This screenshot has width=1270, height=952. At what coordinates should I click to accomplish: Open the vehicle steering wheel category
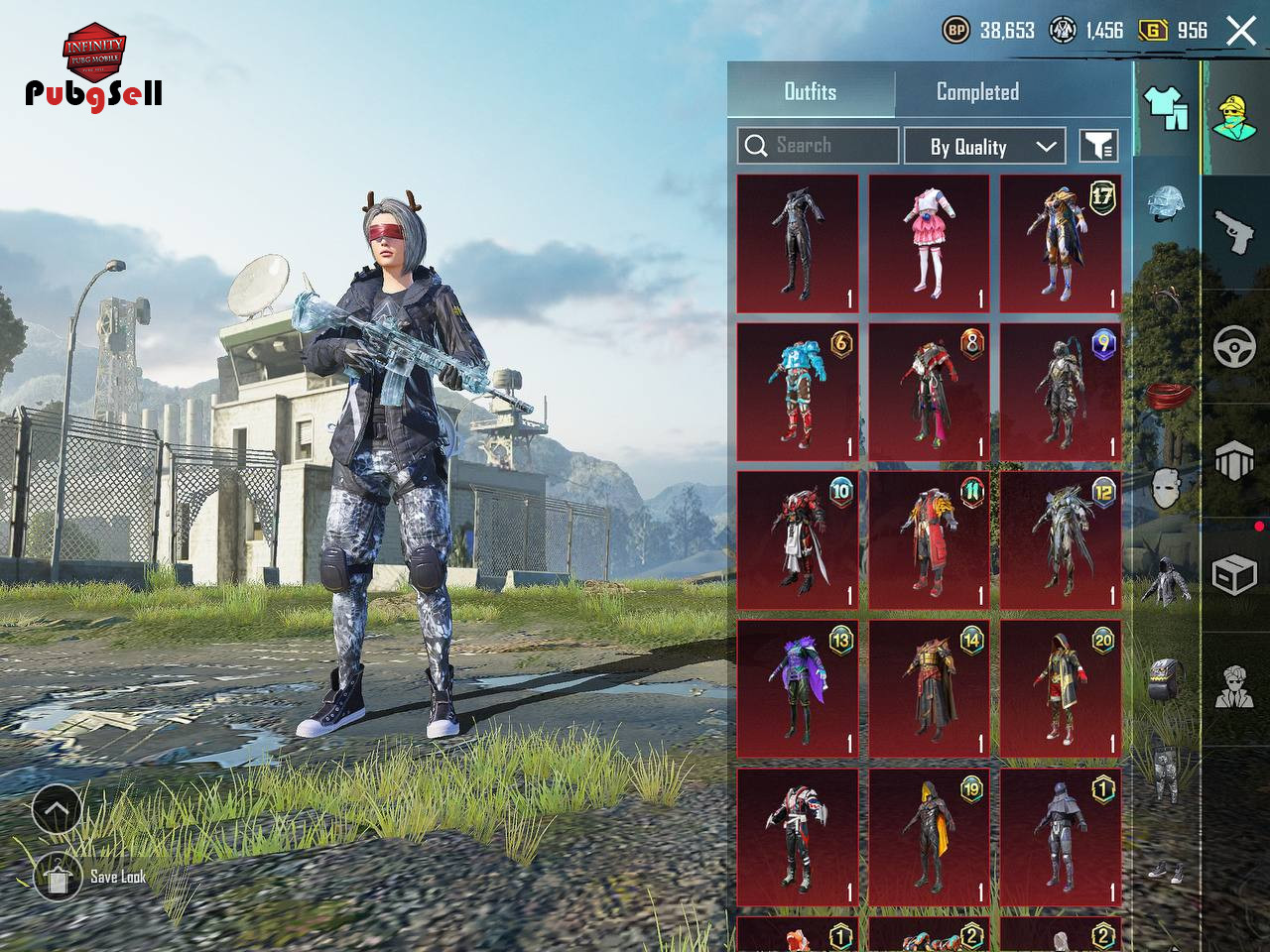(x=1235, y=347)
